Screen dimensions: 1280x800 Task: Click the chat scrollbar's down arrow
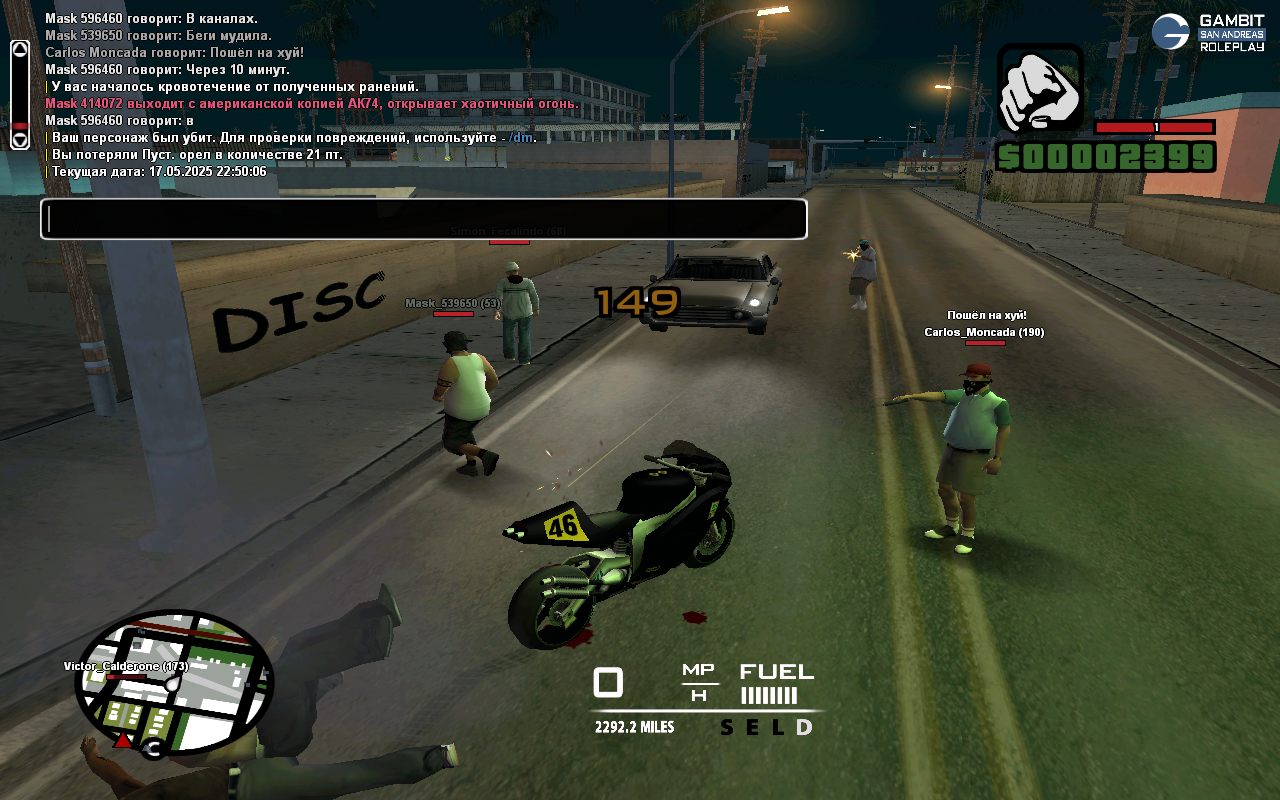tap(20, 139)
